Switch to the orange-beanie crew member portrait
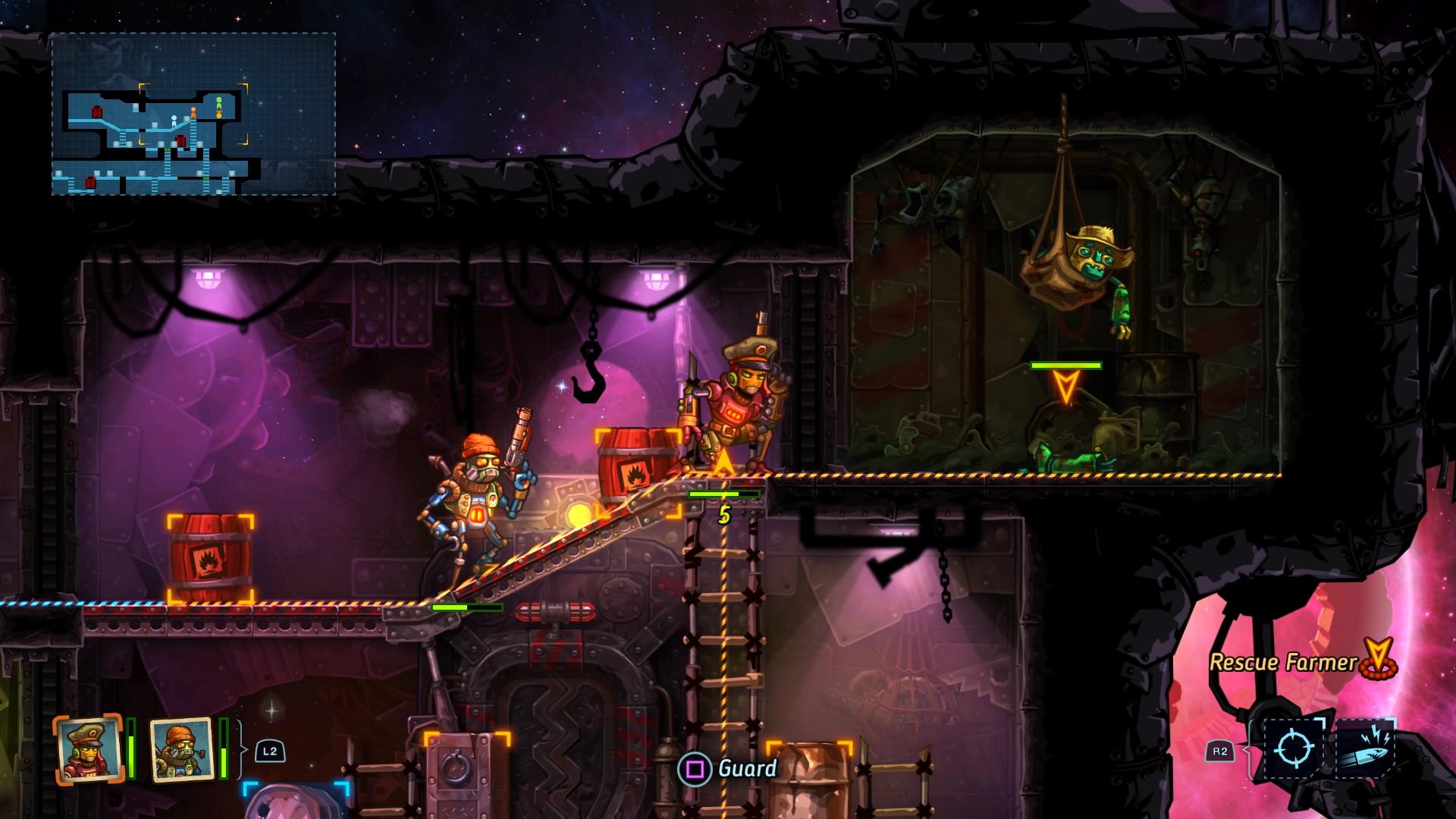Screen dimensions: 1456x819 click(x=181, y=749)
